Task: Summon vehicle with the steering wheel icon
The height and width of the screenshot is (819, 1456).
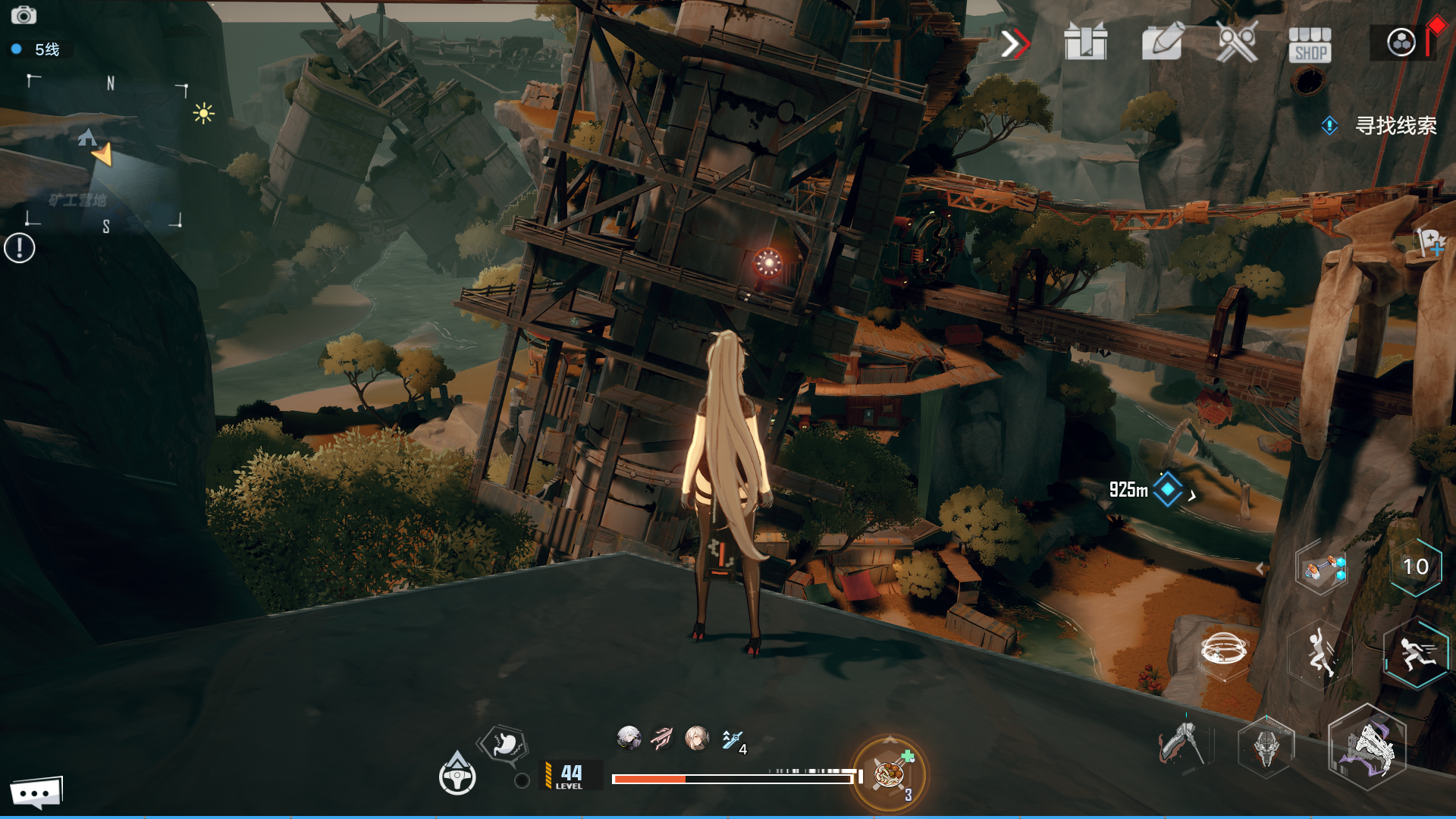Action: tap(457, 775)
